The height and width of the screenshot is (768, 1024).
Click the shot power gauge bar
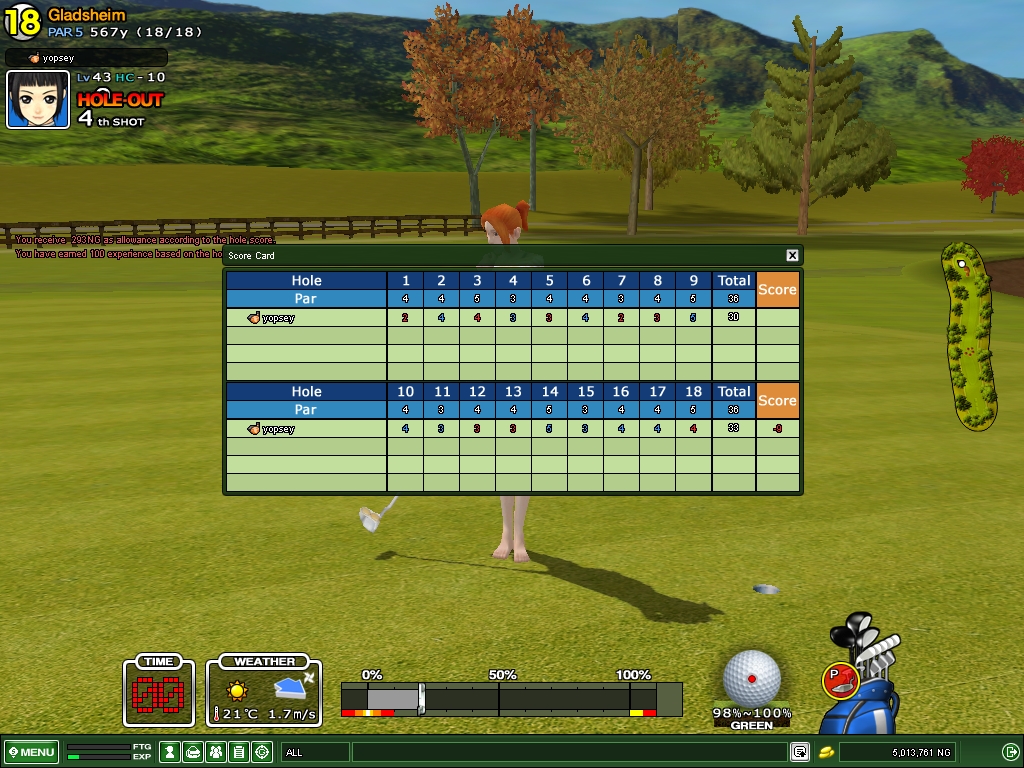point(511,697)
